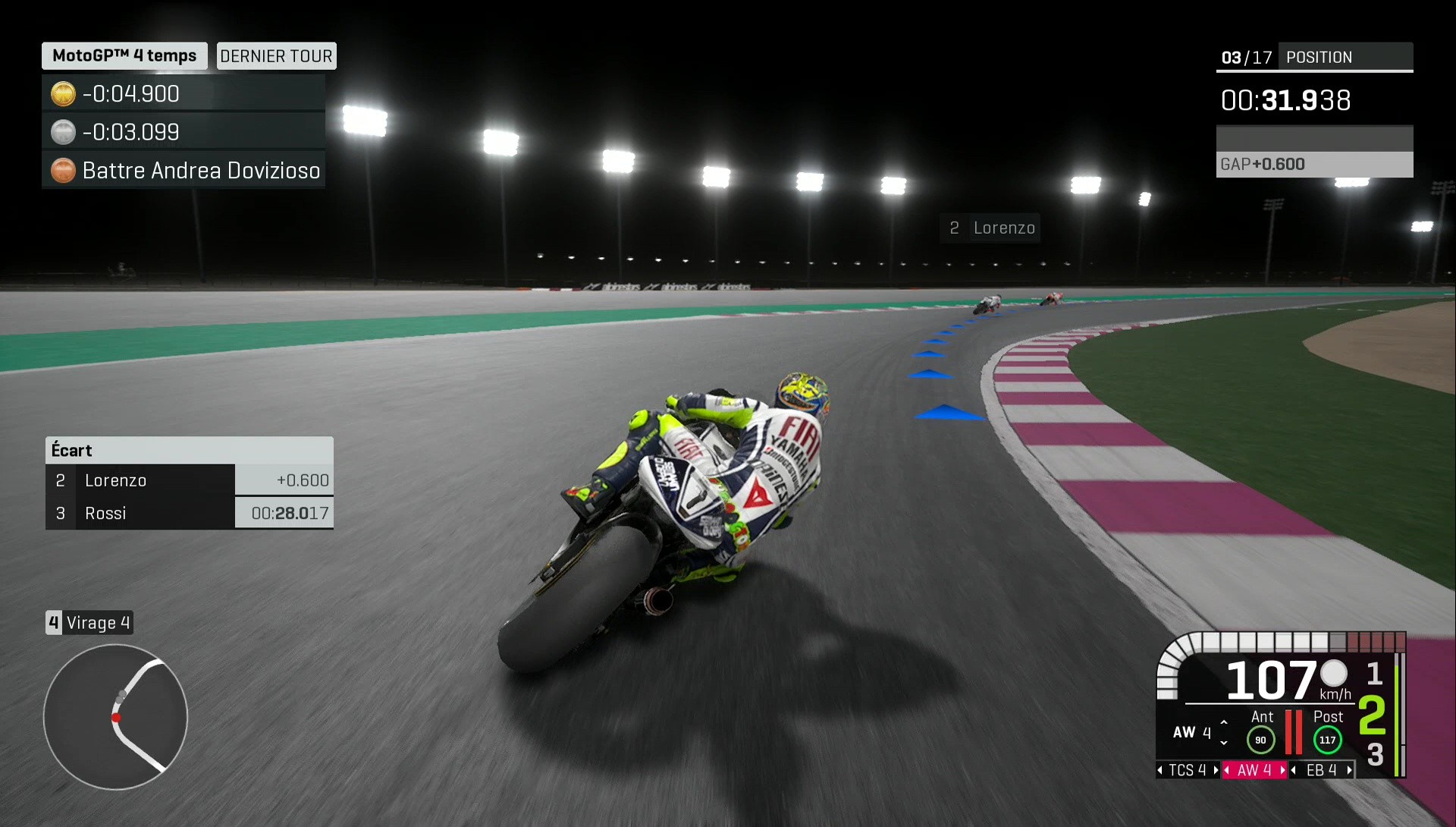
Task: Click the circular track minimap
Action: pos(115,716)
